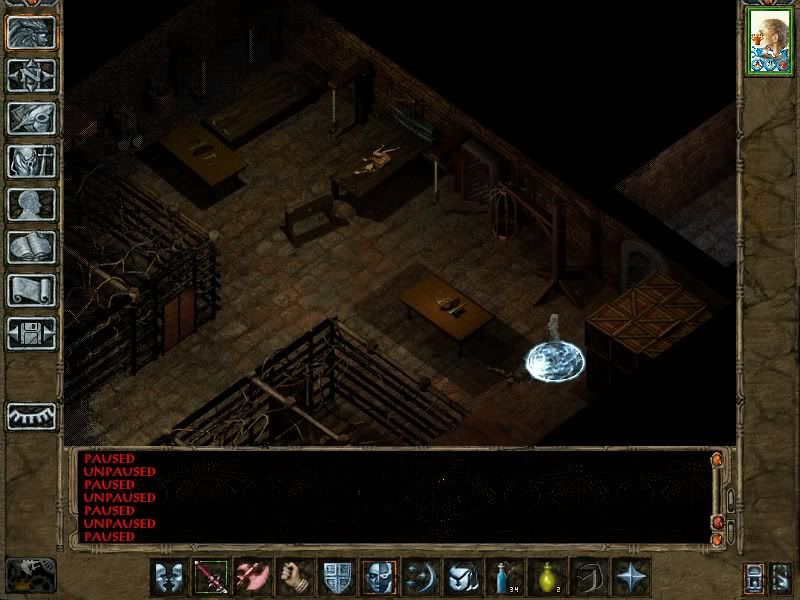Open the priest scroll icon

point(32,290)
